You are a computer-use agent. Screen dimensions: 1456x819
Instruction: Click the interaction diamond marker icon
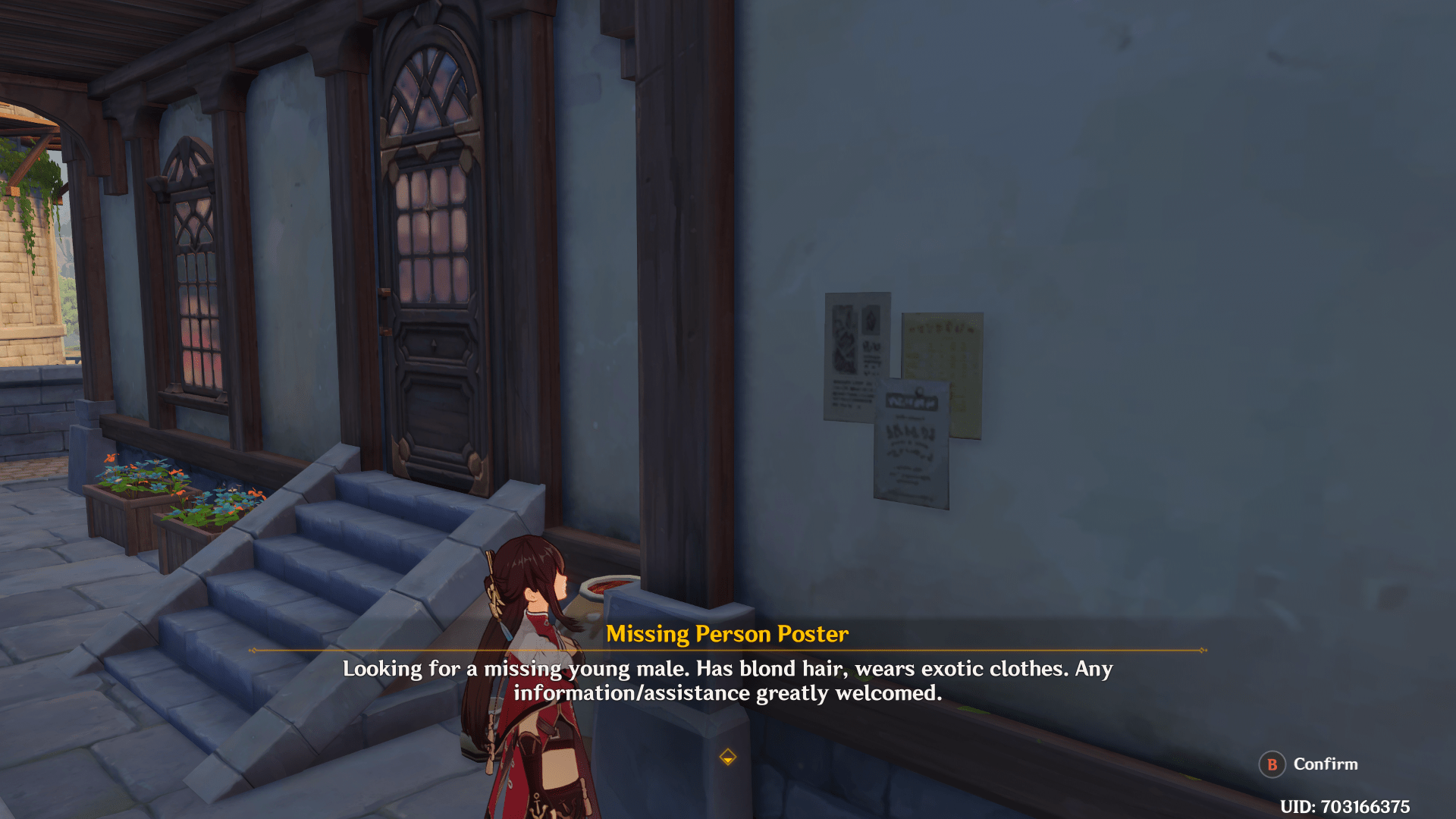point(728,757)
